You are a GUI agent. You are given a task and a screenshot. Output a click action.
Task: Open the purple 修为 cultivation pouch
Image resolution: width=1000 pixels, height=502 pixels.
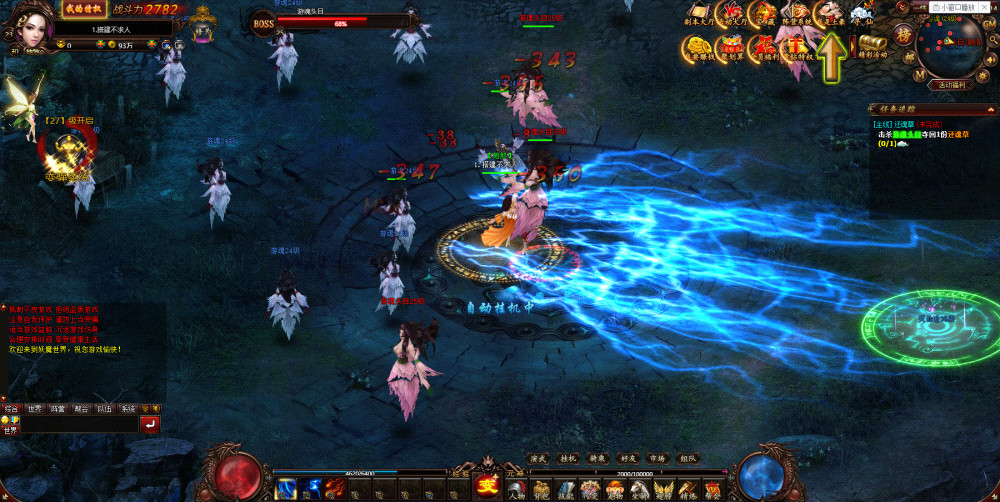point(205,27)
